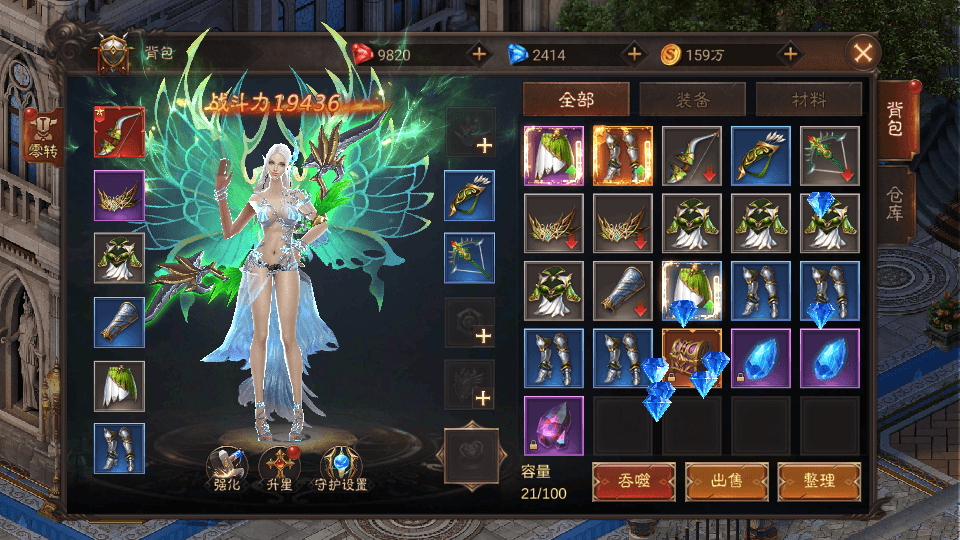Add more gold coins with plus button
The image size is (960, 540).
point(790,54)
